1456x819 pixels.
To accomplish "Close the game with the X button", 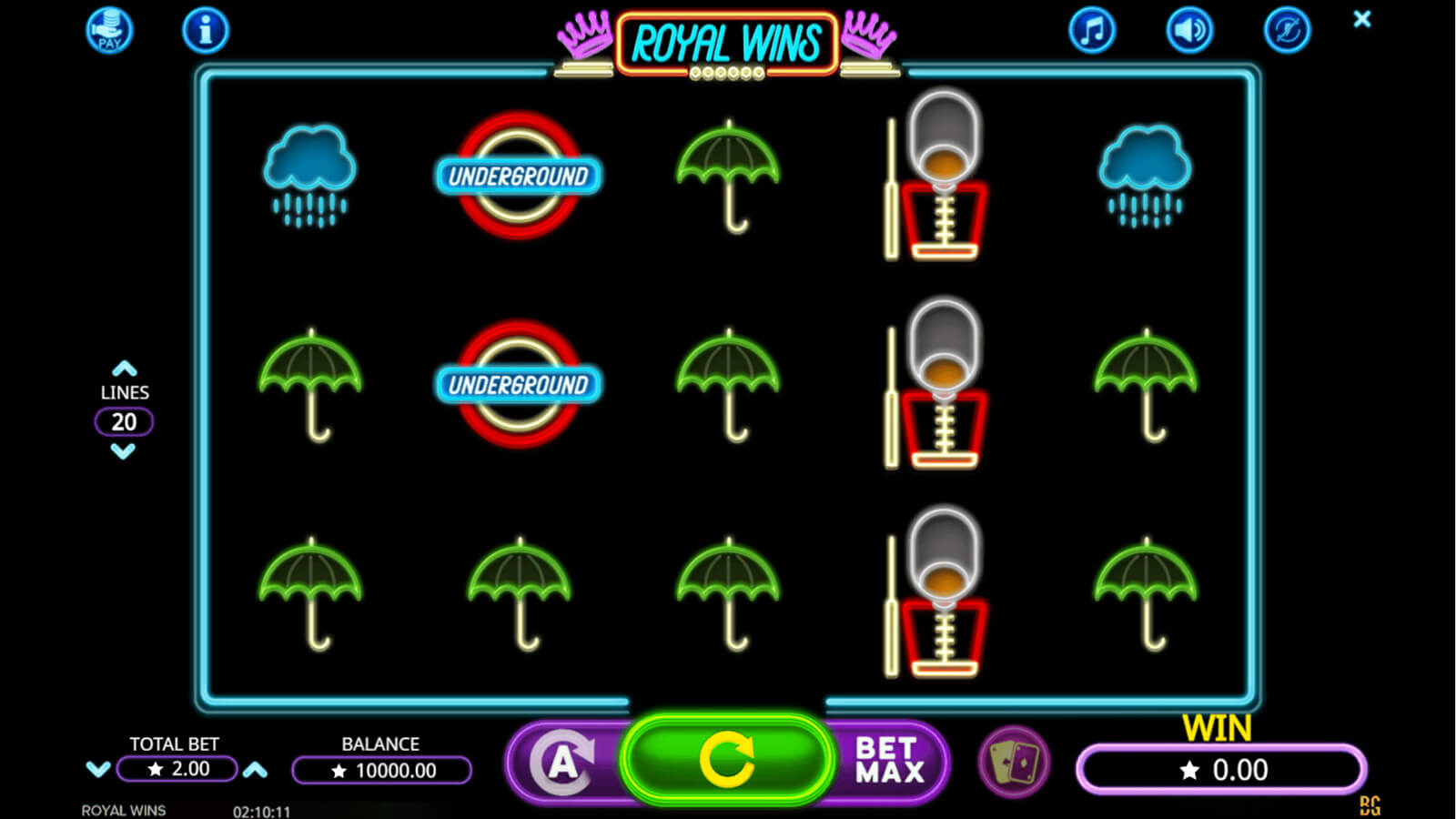I will click(1361, 19).
